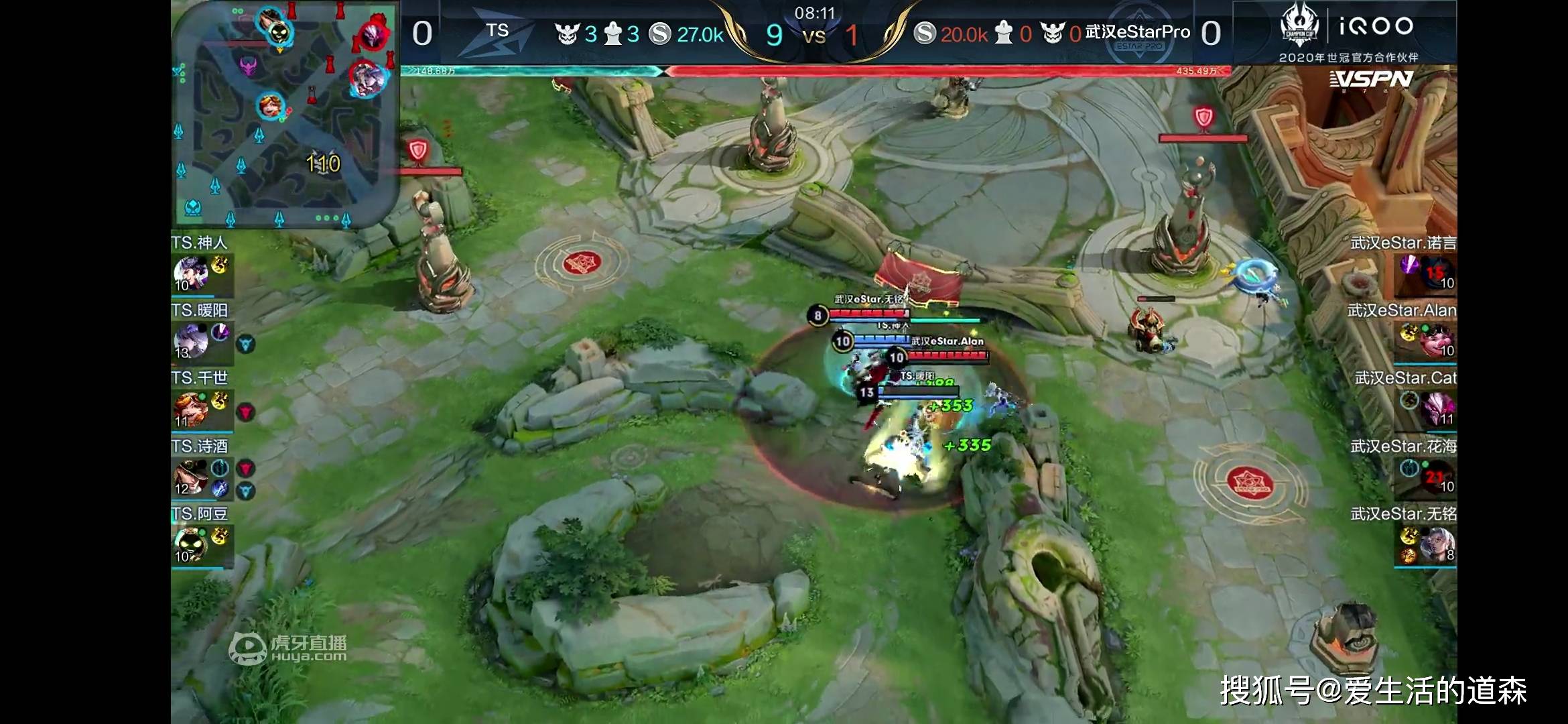
Task: Click the minimap in the corner
Action: (x=285, y=114)
